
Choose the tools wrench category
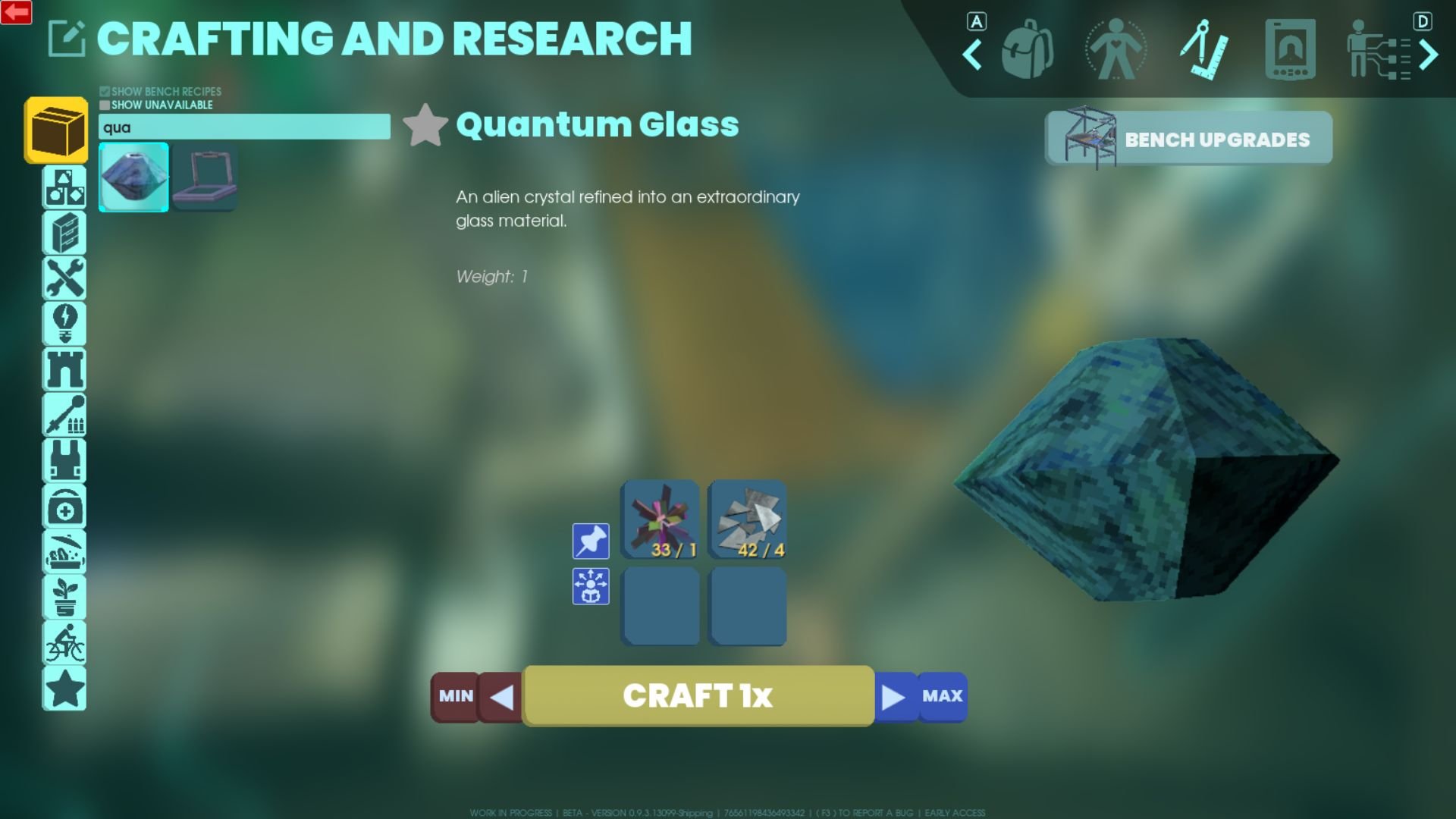64,278
